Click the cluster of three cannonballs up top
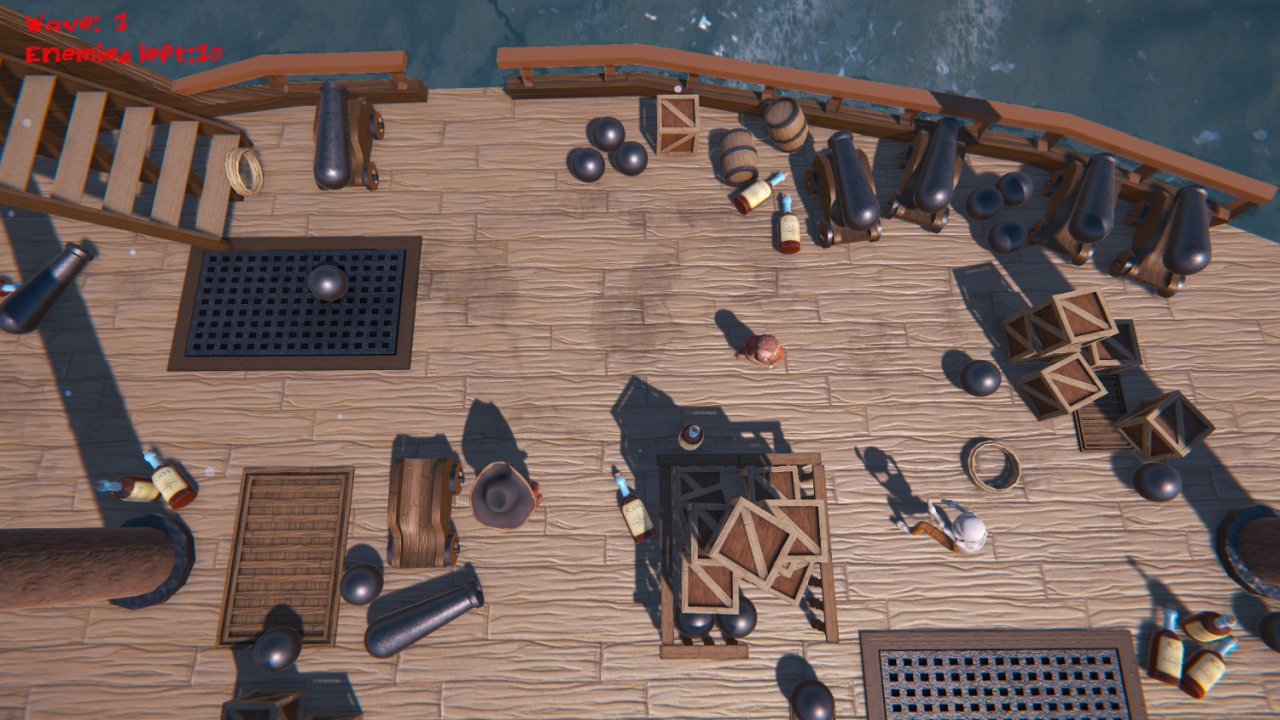This screenshot has height=720, width=1280. tap(605, 150)
